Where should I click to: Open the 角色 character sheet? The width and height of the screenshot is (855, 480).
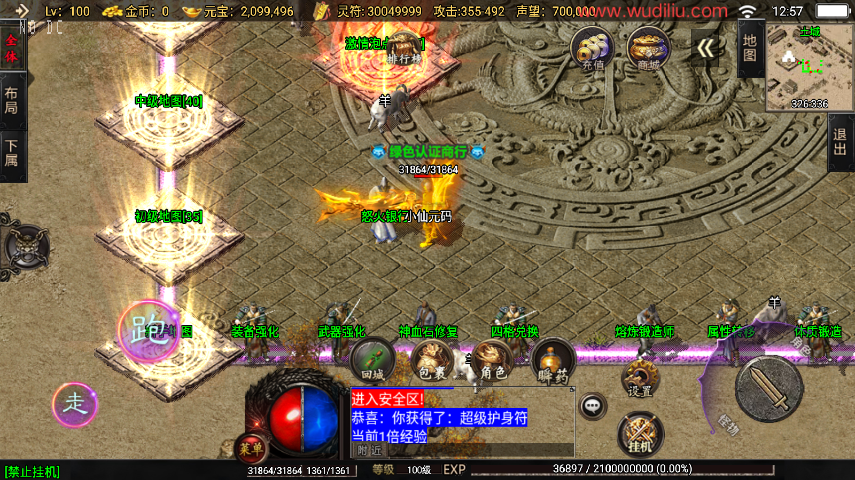[492, 361]
